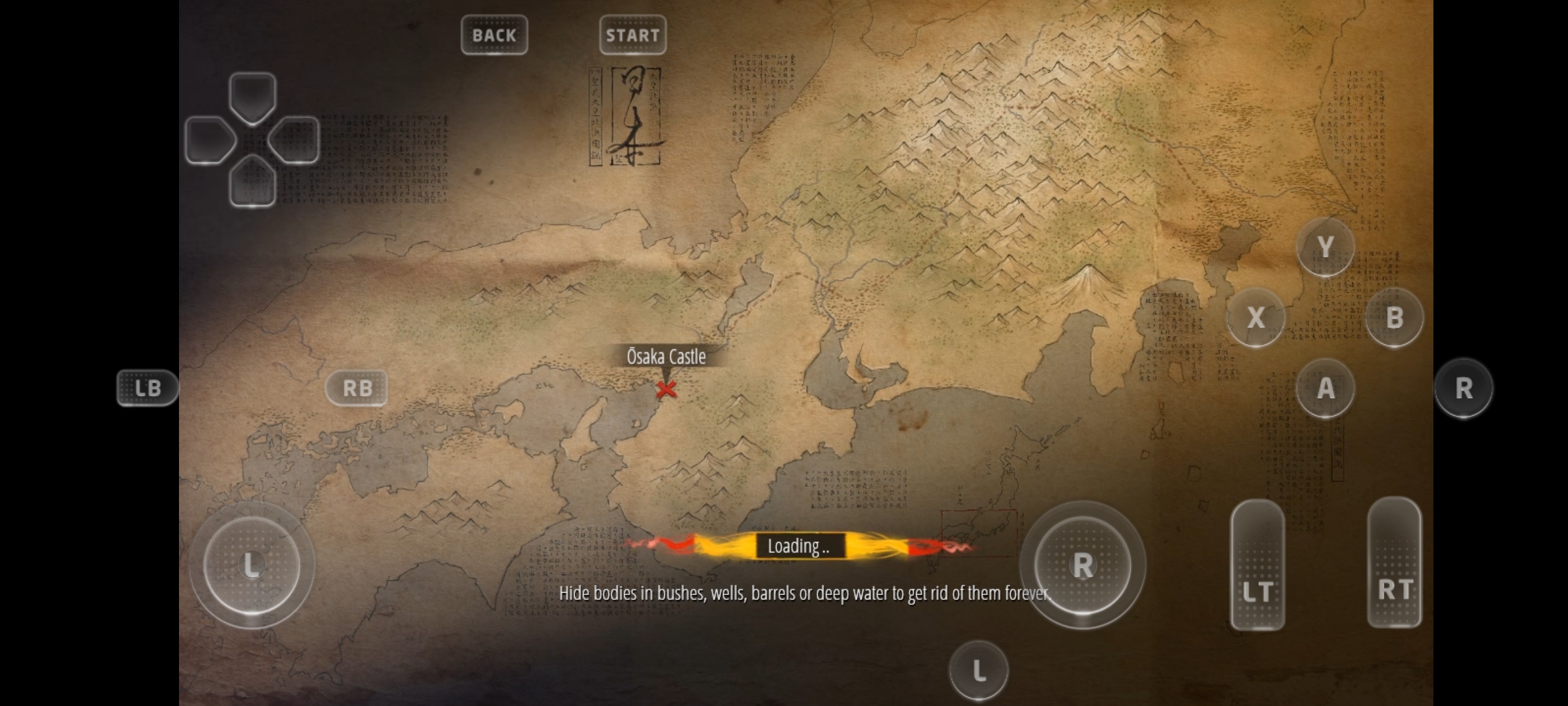Tap the B face button
Screen dimensions: 1568x706
pos(1394,318)
